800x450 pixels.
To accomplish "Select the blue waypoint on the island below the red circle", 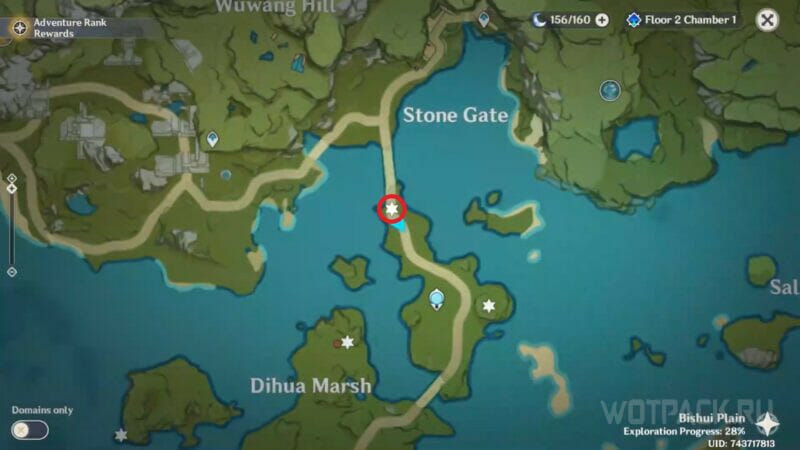I will [436, 297].
